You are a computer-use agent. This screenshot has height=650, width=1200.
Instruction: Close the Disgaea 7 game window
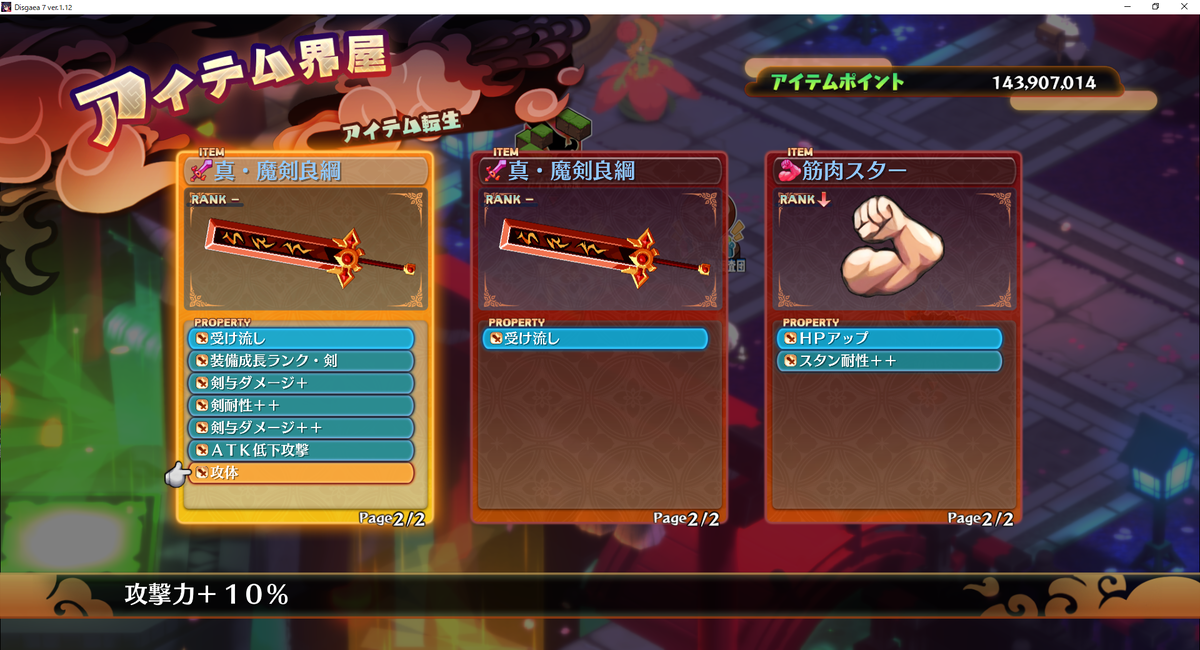(1184, 7)
